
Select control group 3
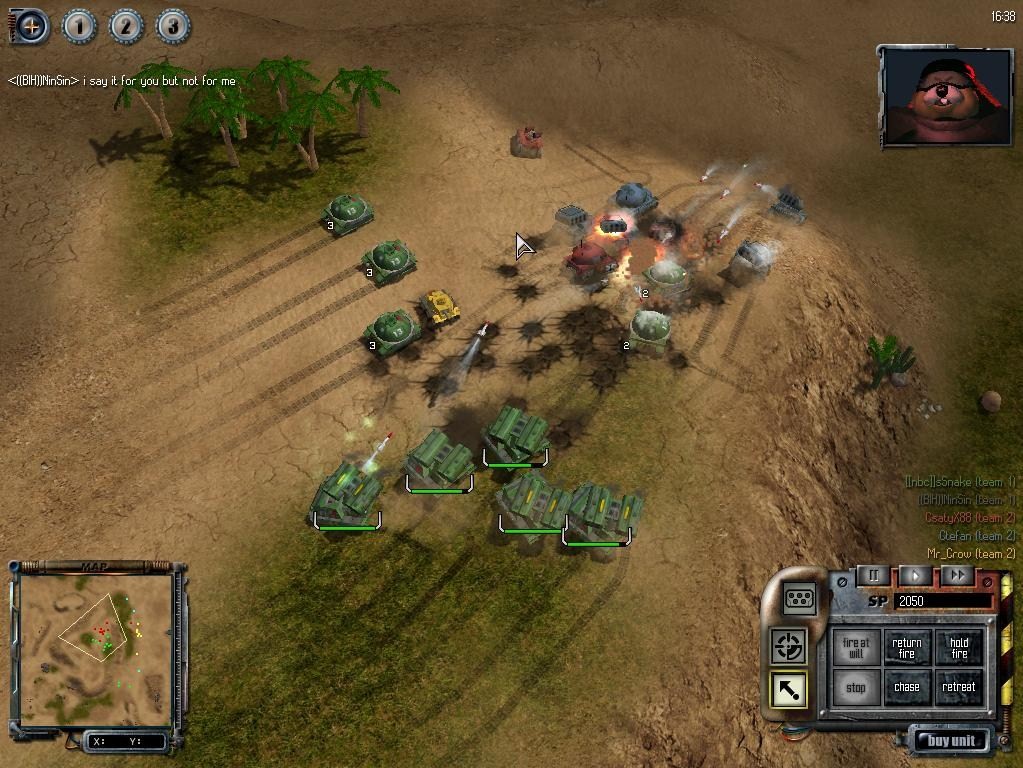(172, 26)
